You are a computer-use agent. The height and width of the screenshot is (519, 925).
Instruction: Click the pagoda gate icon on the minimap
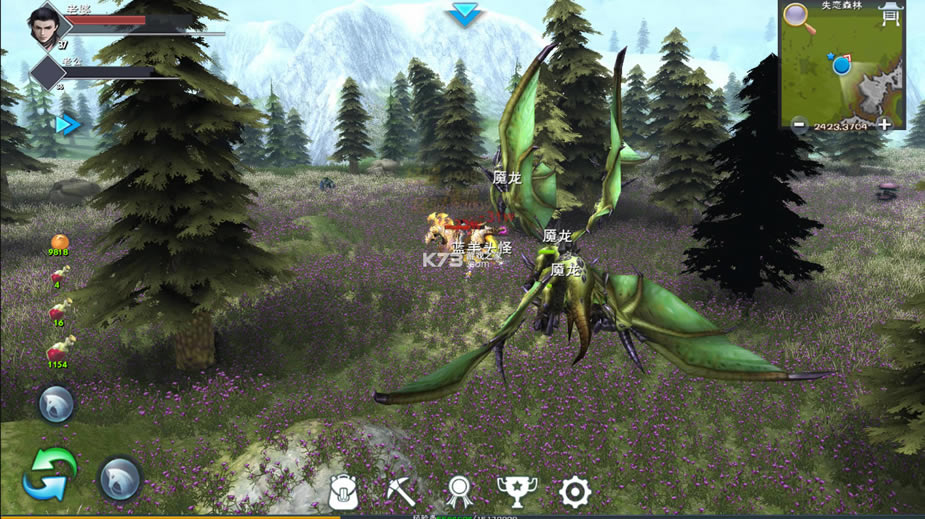pos(889,14)
